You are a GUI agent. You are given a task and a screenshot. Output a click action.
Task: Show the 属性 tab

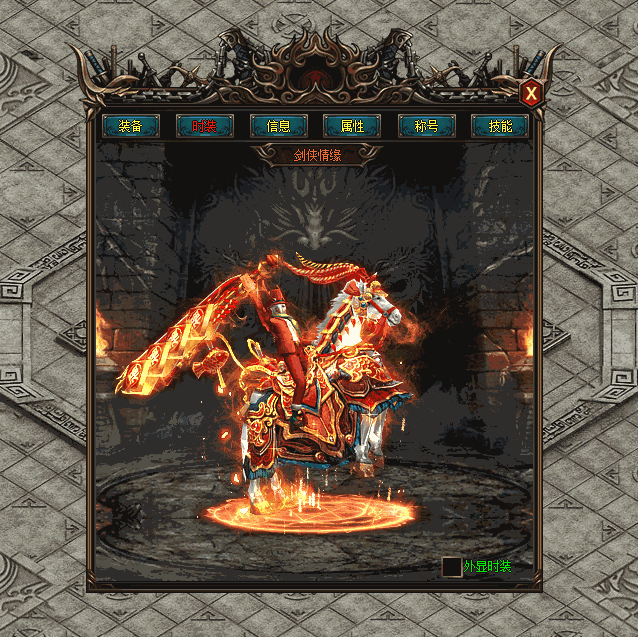tap(353, 126)
